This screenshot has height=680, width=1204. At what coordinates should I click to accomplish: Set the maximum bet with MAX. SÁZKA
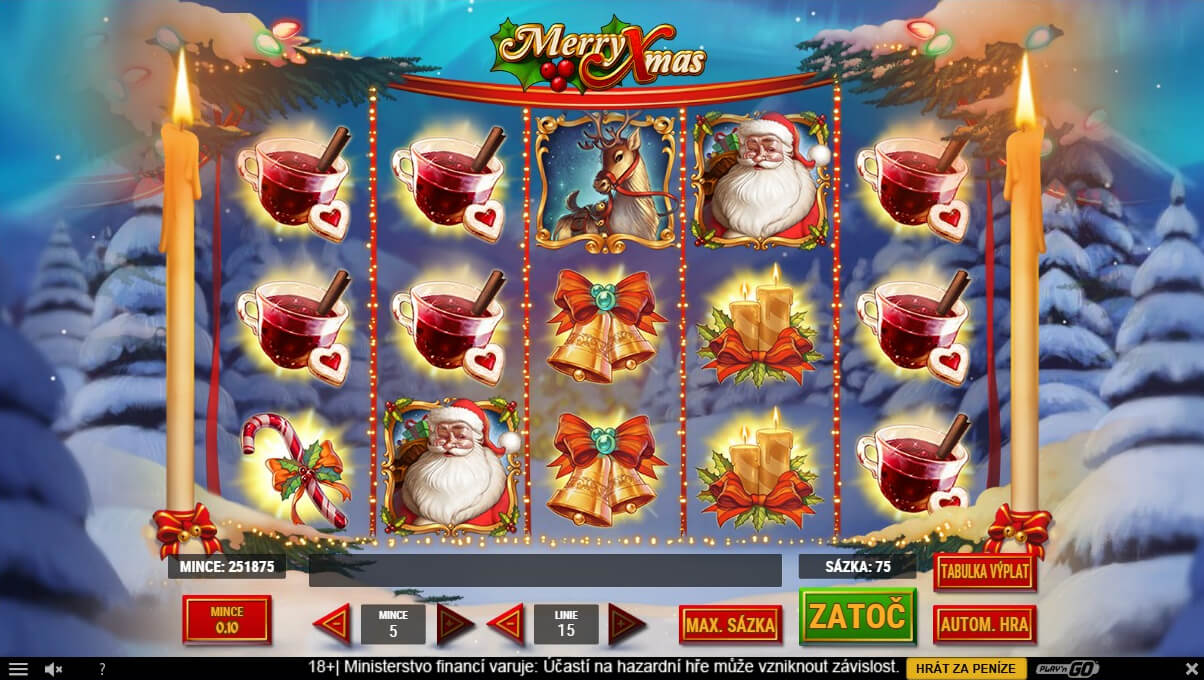(729, 625)
